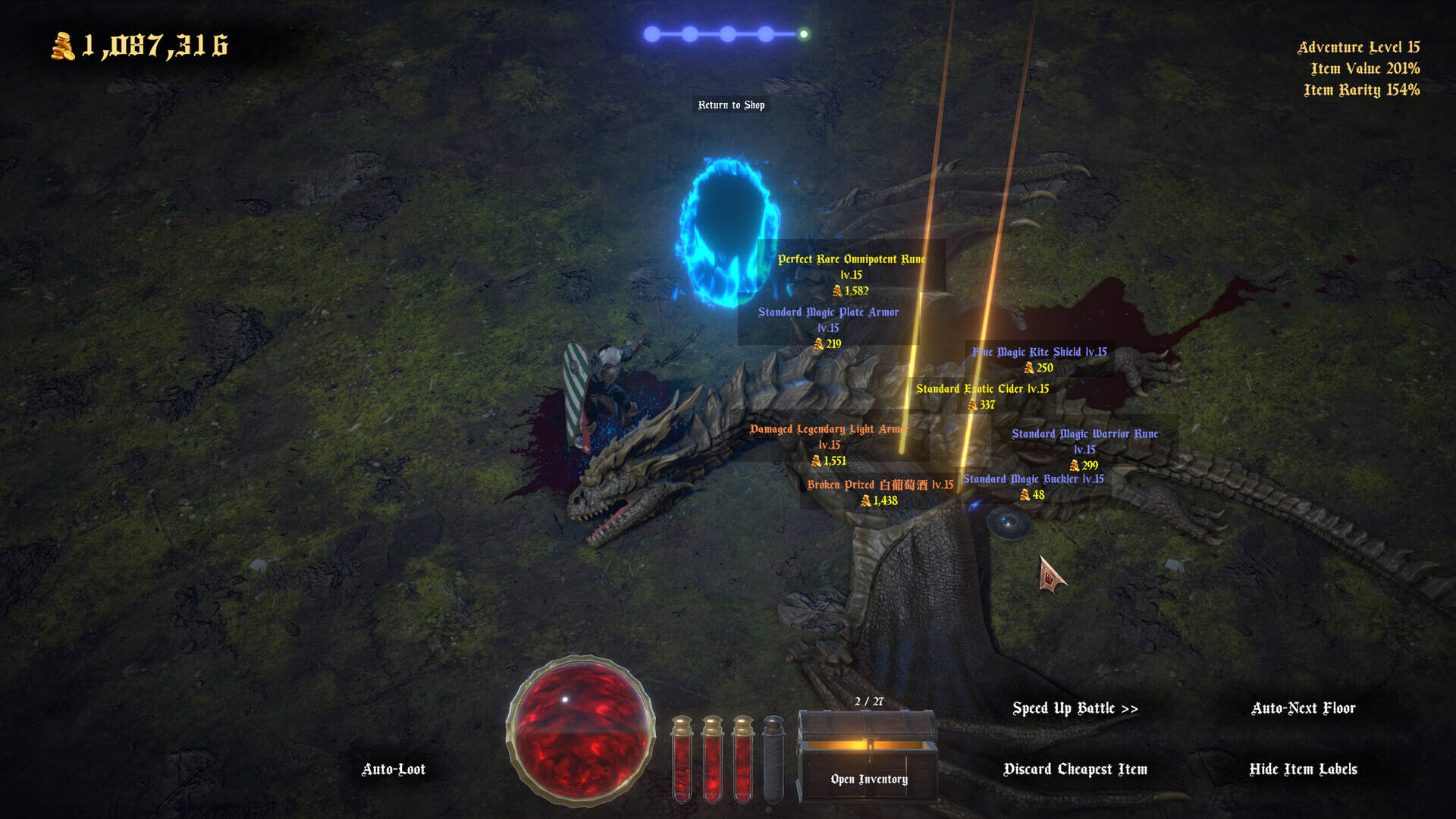Screen dimensions: 1456x819
Task: Toggle the Auto-Loot option
Action: (393, 769)
